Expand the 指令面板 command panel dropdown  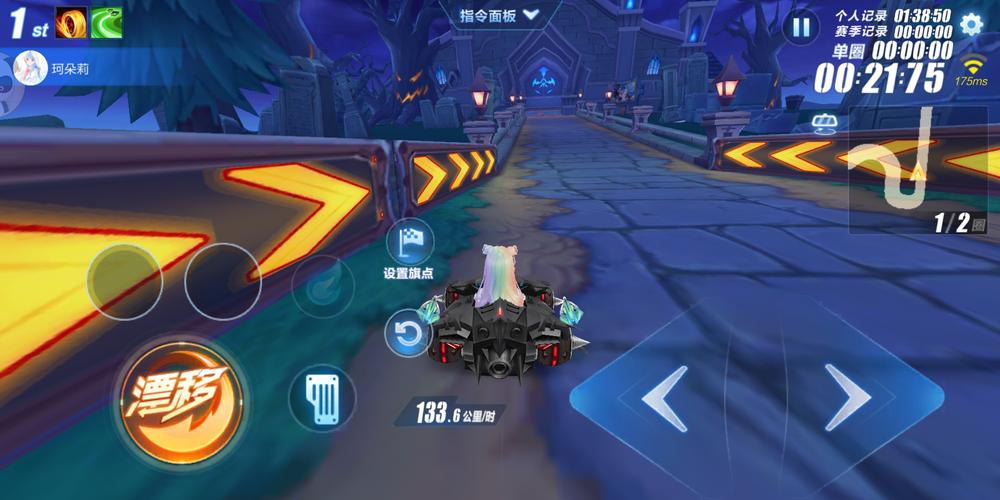pyautogui.click(x=500, y=15)
